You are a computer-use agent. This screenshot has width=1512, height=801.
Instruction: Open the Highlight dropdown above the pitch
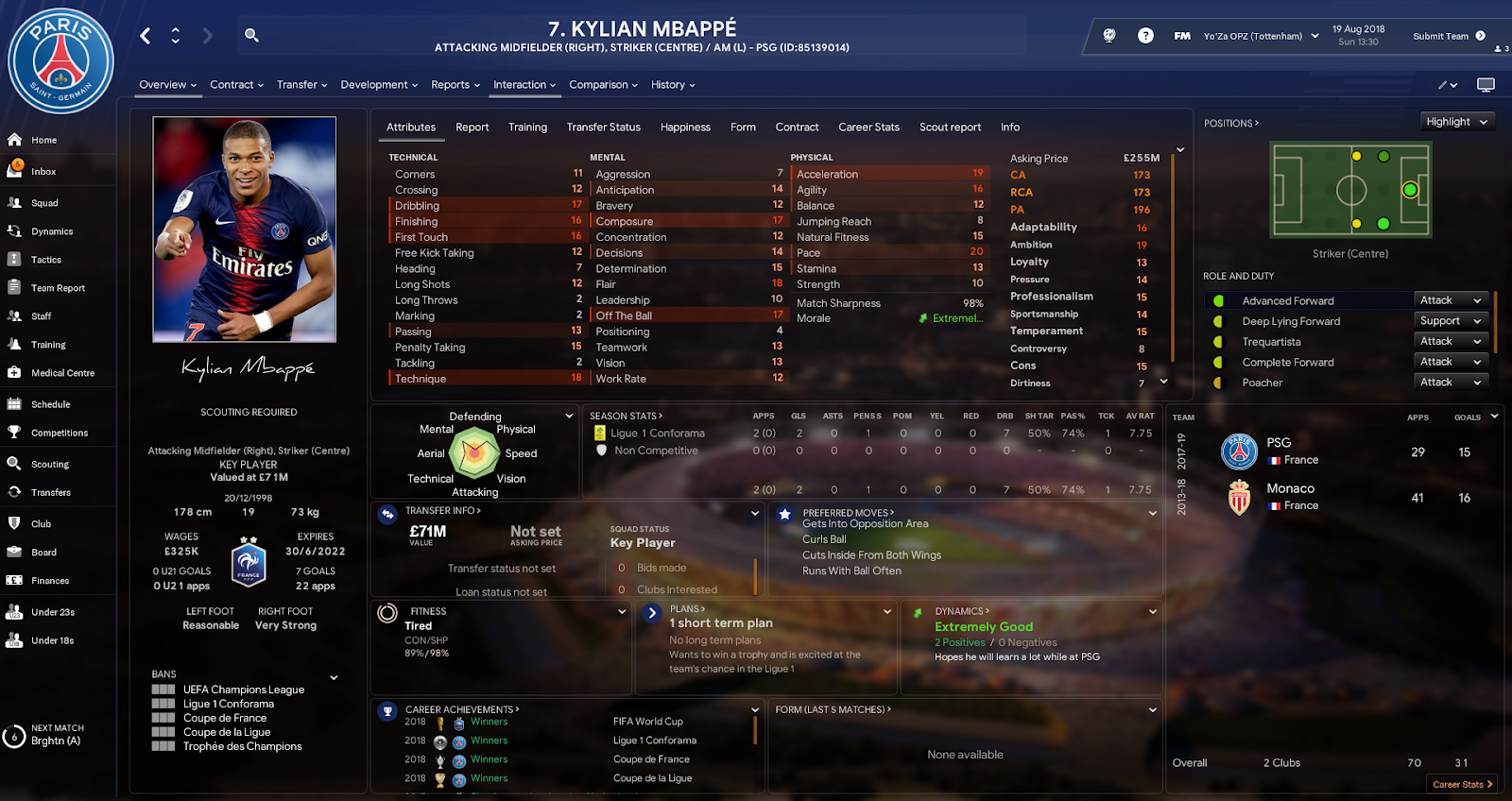point(1456,121)
